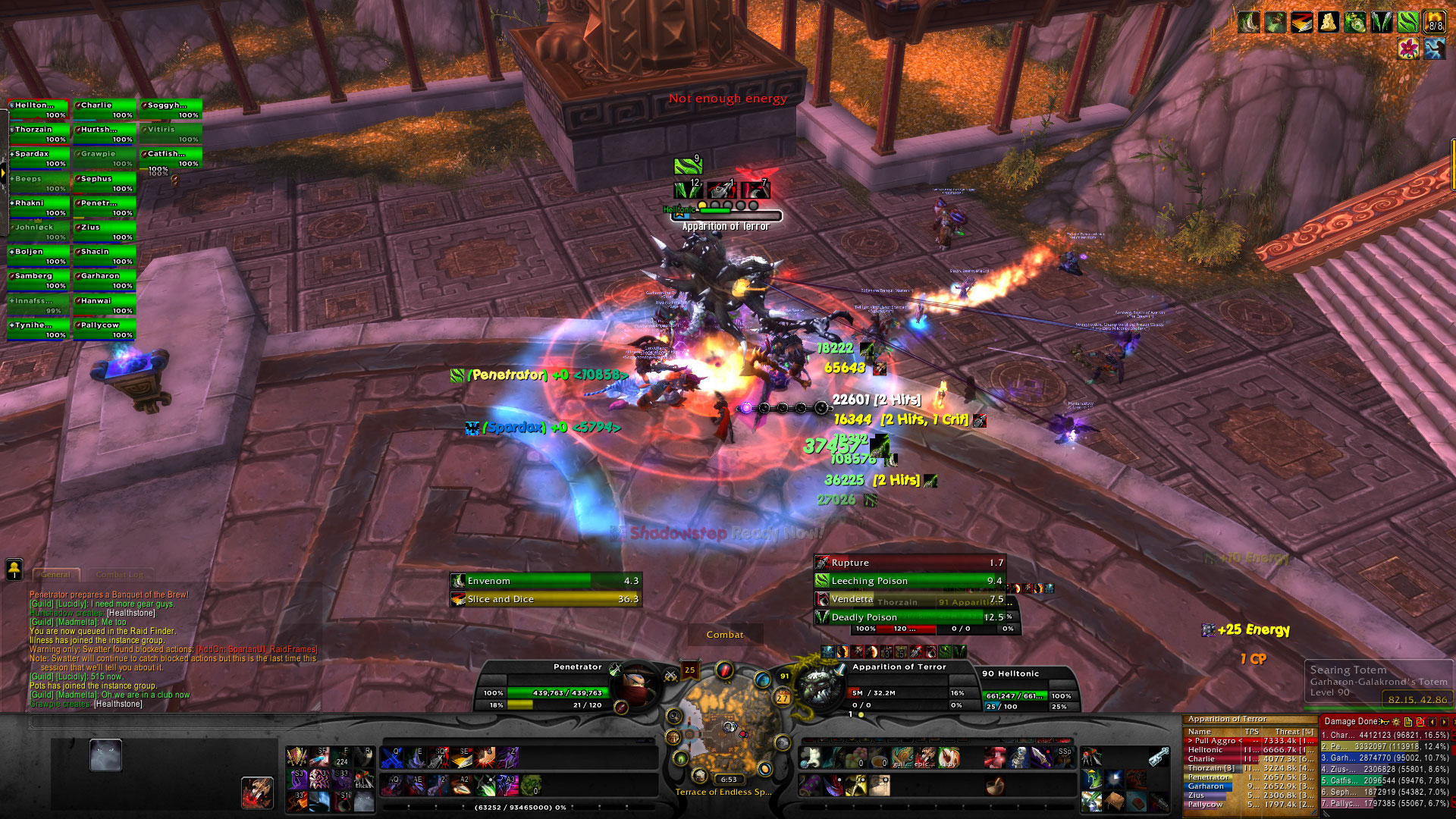Click Catfish's raid frame
The image size is (1456, 819).
tap(171, 158)
